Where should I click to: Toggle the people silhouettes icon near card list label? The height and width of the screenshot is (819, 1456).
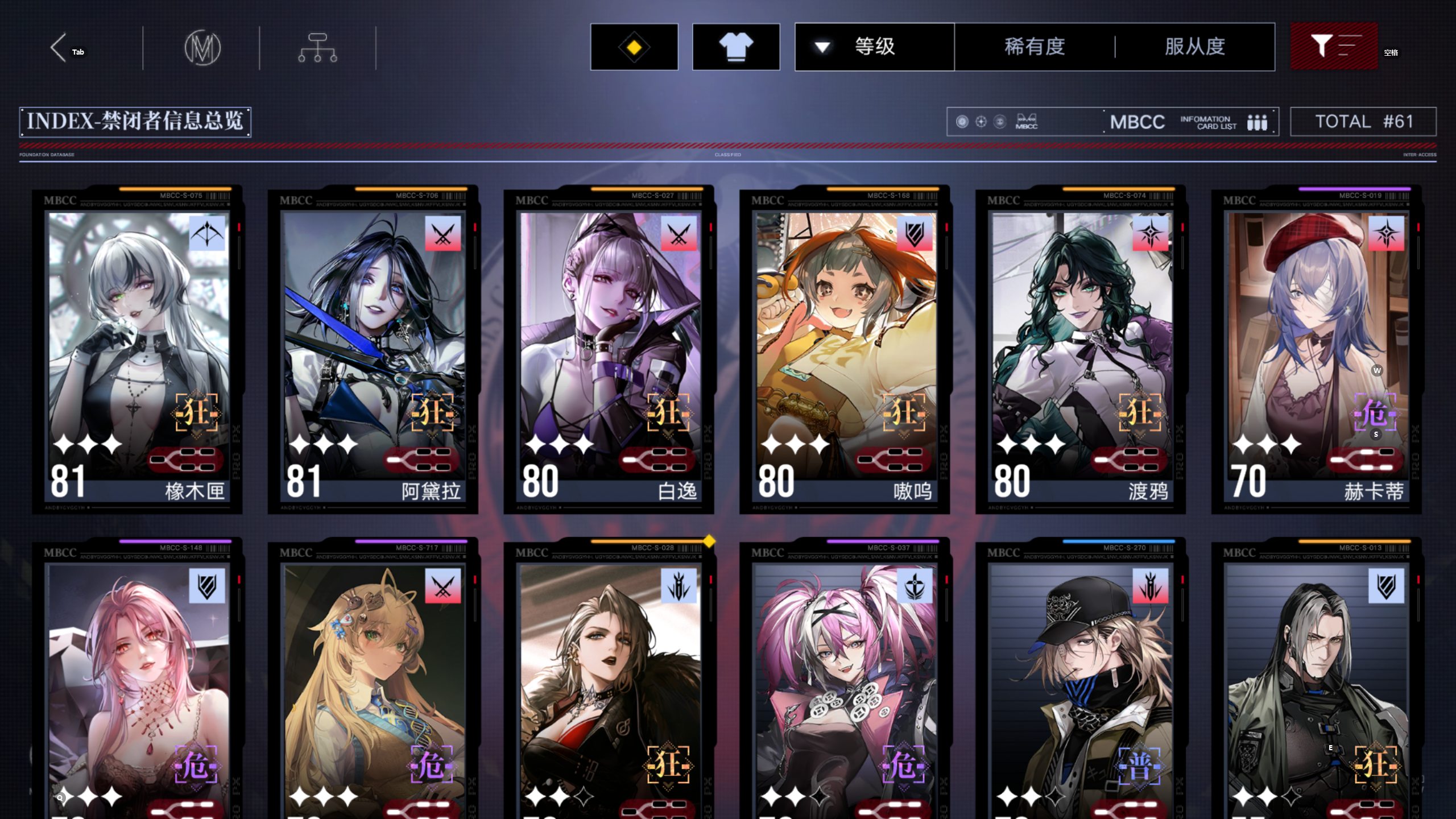[x=1257, y=122]
